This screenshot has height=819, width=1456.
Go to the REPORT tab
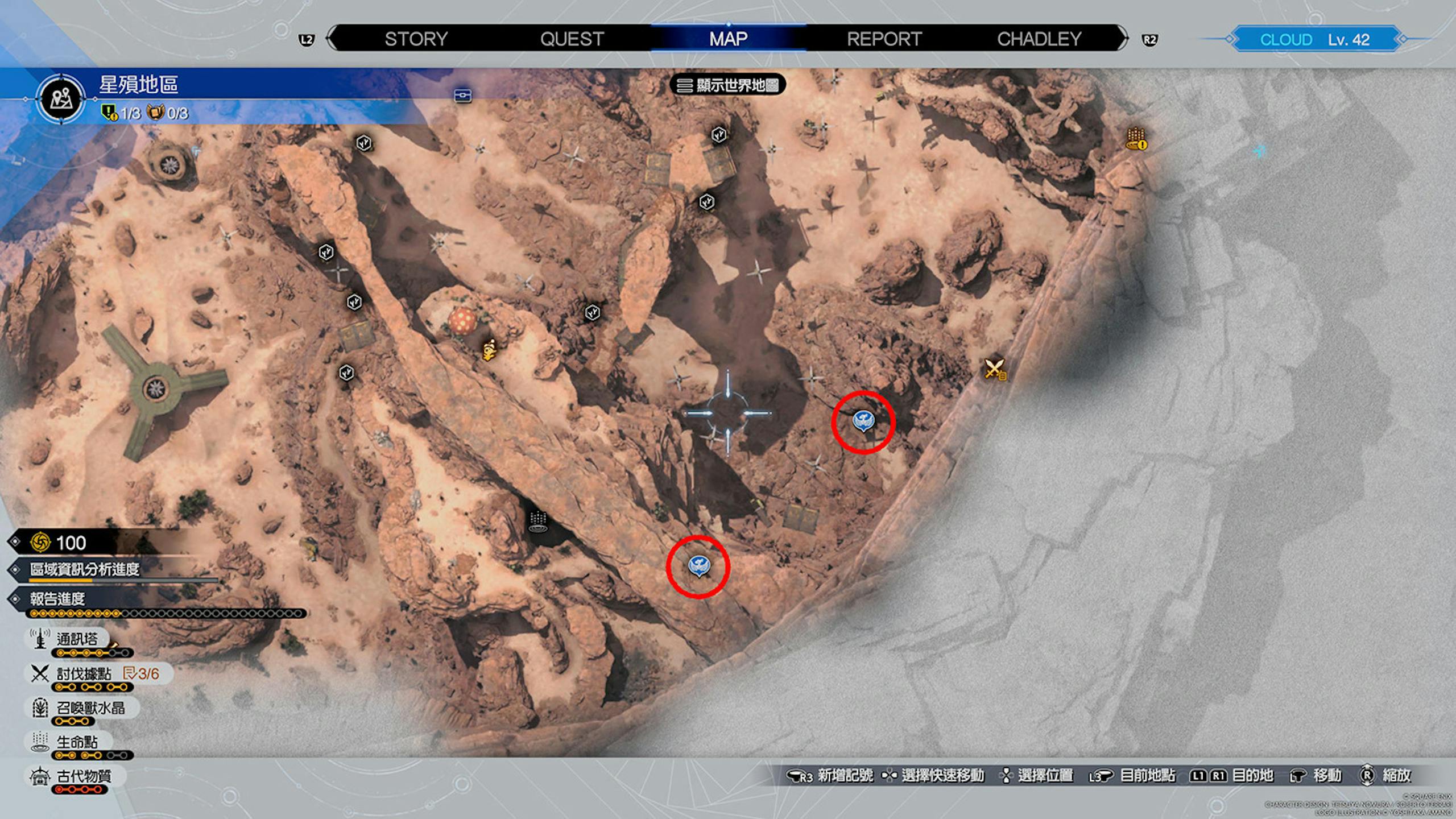click(x=884, y=39)
